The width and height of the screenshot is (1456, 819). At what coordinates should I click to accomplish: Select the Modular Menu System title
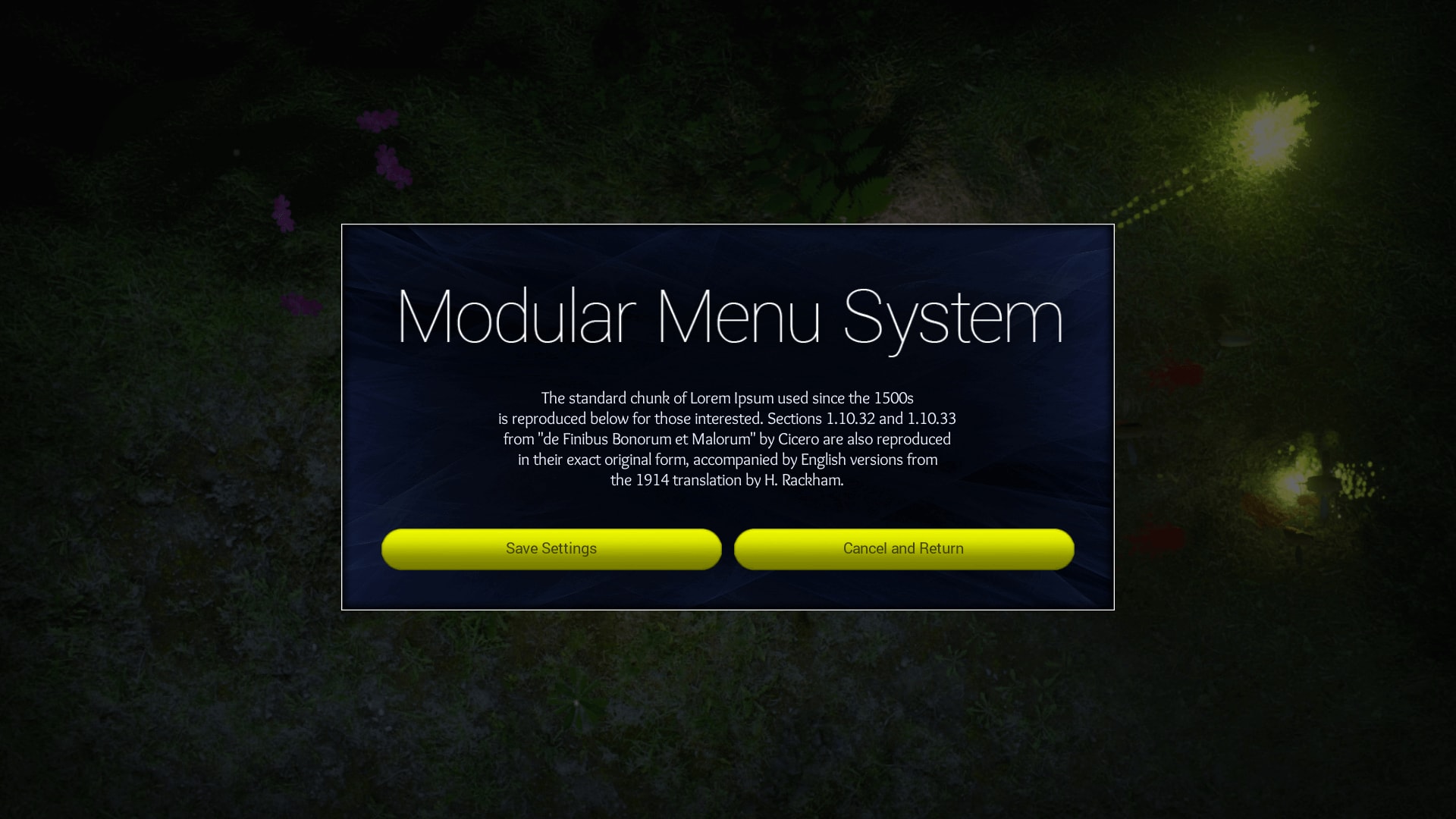tap(728, 318)
